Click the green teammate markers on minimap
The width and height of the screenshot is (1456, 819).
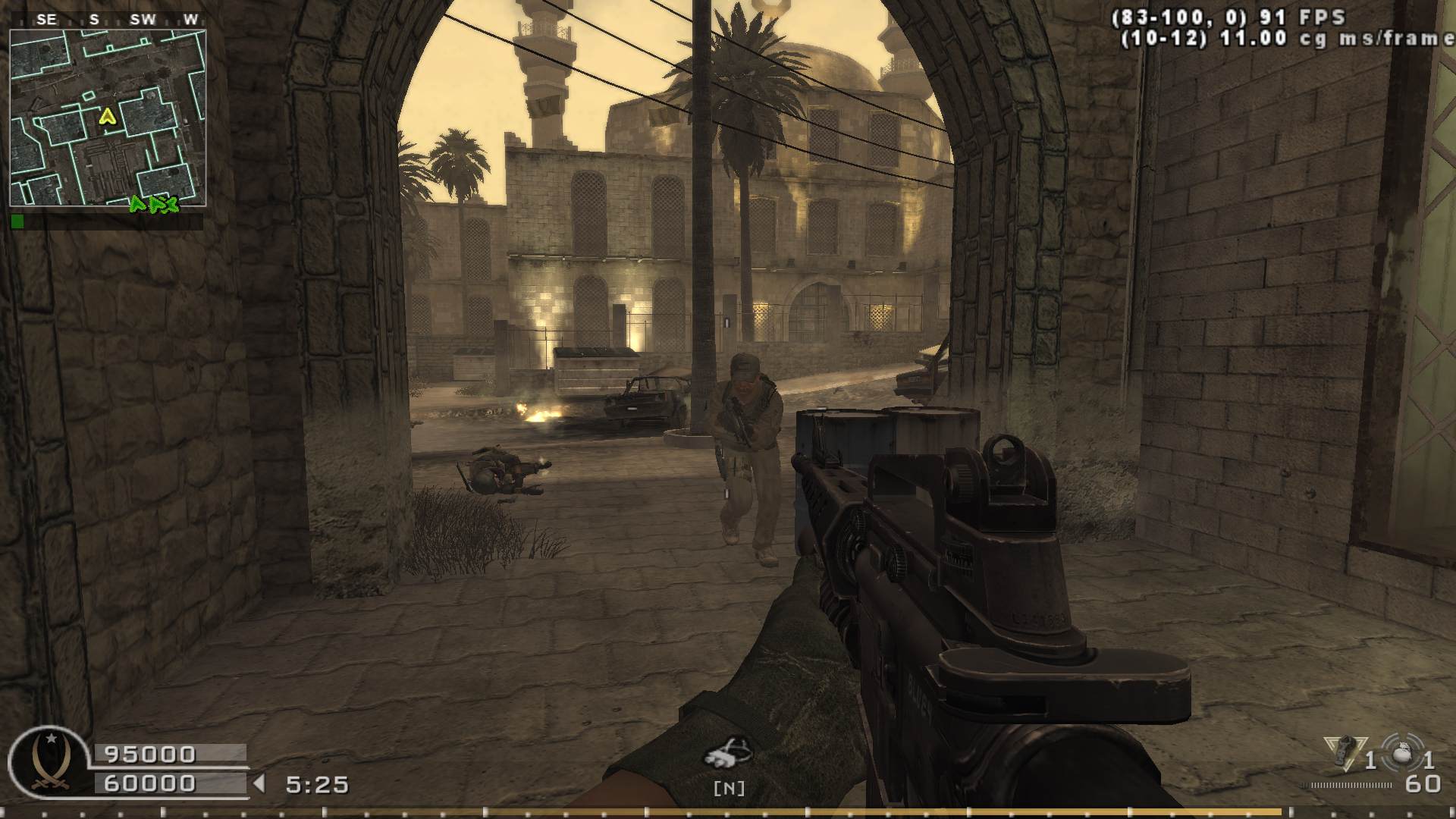[x=154, y=204]
